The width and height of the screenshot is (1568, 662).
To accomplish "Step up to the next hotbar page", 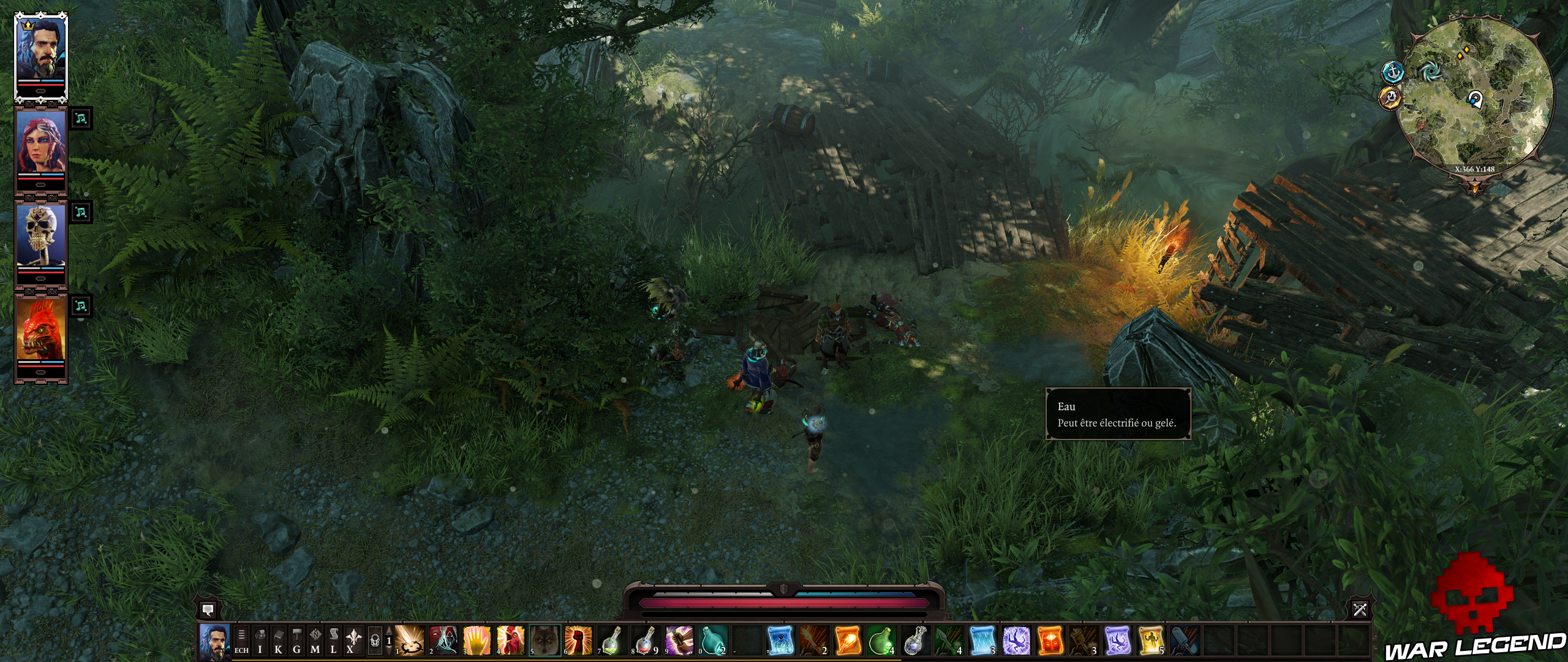I will pyautogui.click(x=388, y=630).
